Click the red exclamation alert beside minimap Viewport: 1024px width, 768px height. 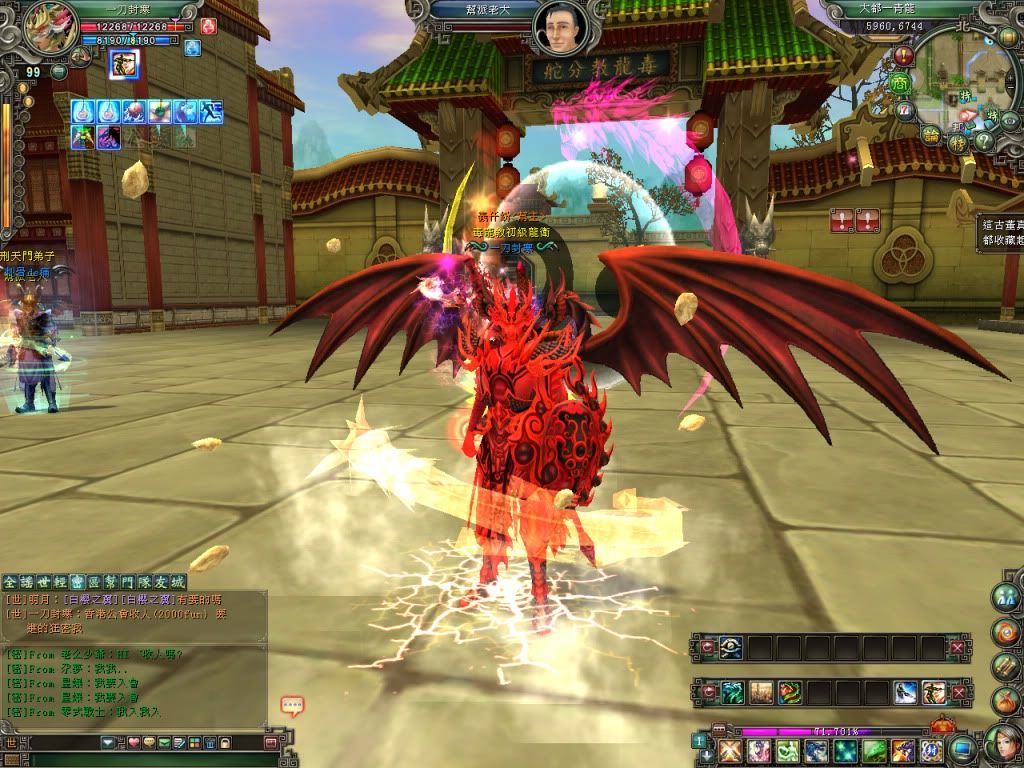coord(904,56)
